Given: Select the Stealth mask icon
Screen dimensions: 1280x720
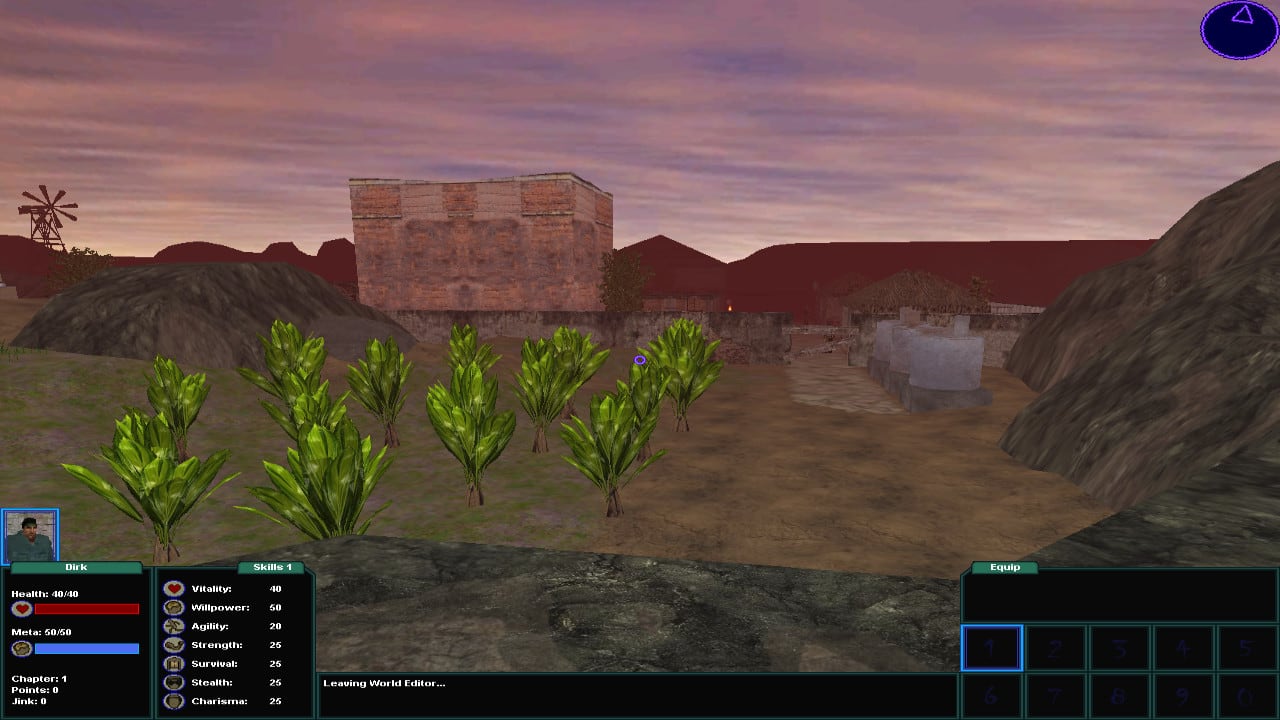Looking at the screenshot, I should pyautogui.click(x=173, y=682).
